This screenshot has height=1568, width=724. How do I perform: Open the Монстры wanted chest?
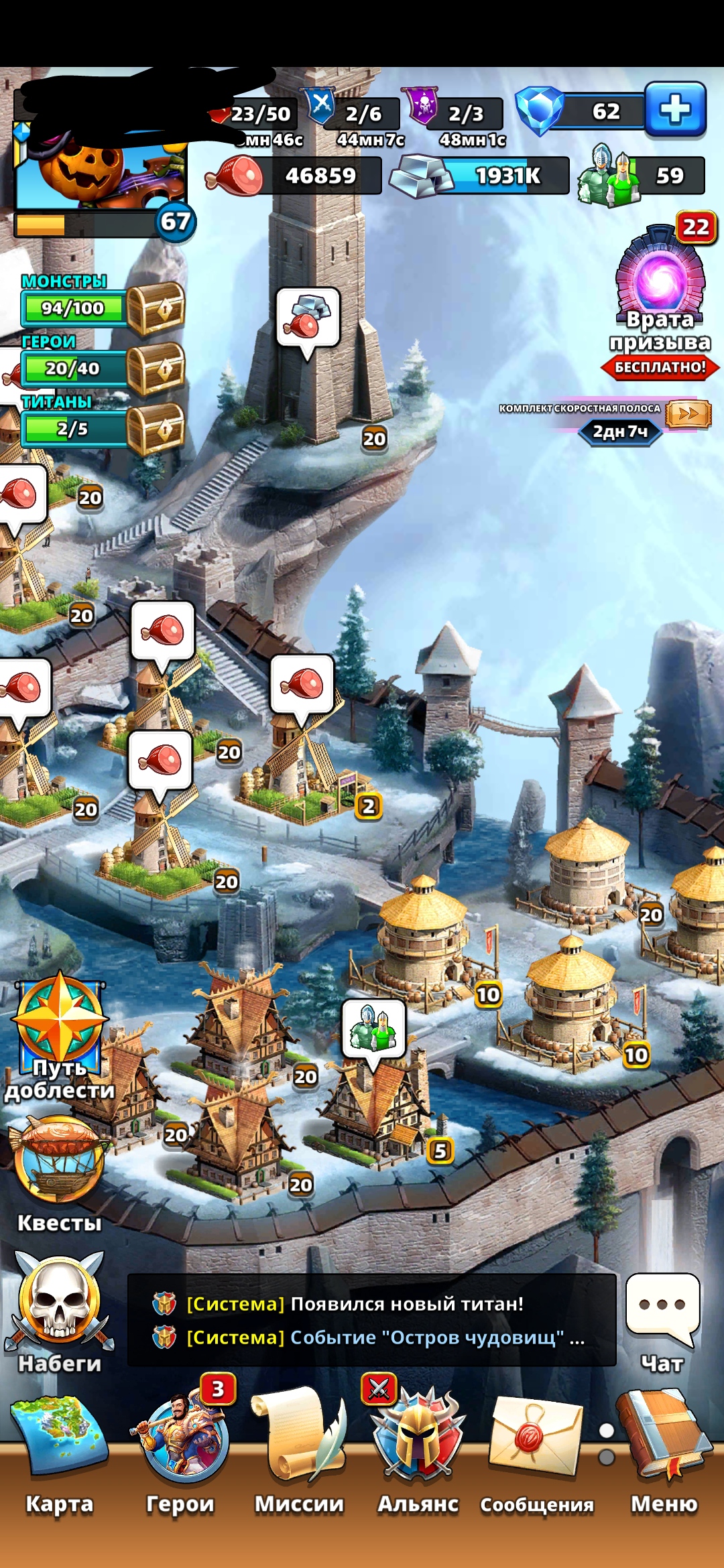coord(156,308)
